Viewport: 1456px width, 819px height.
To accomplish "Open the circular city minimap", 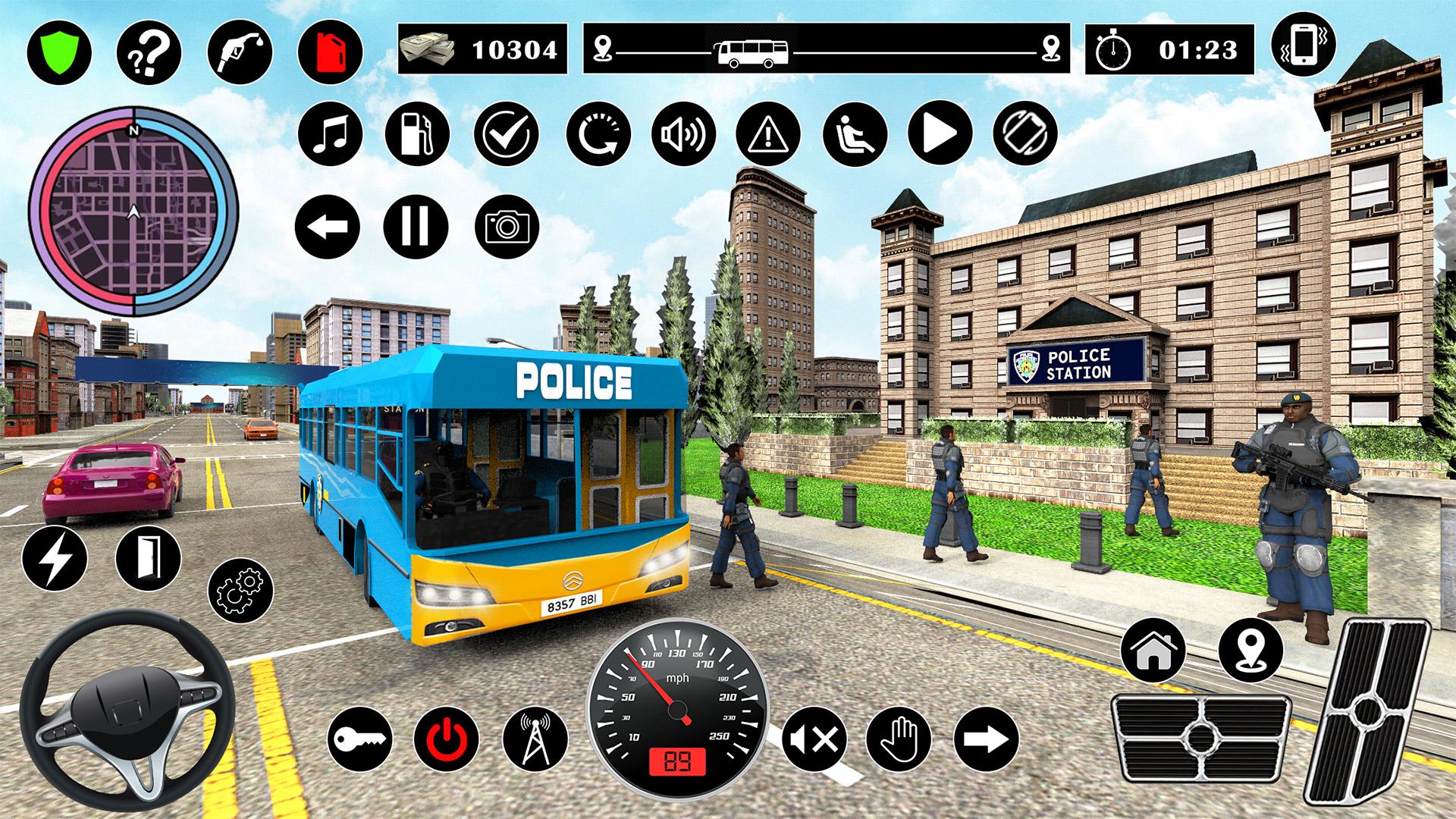I will [x=133, y=211].
